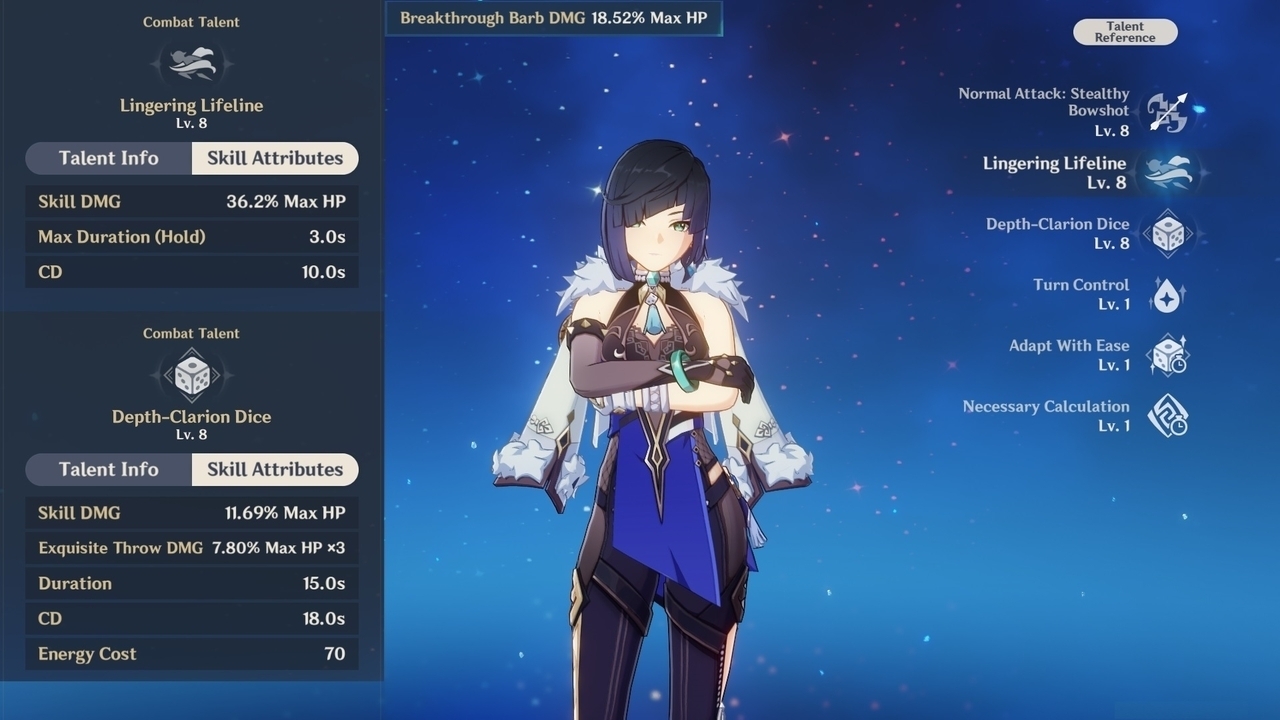Select the wave emblem above Lingering Lifeline
Image resolution: width=1280 pixels, height=720 pixels.
click(x=191, y=62)
